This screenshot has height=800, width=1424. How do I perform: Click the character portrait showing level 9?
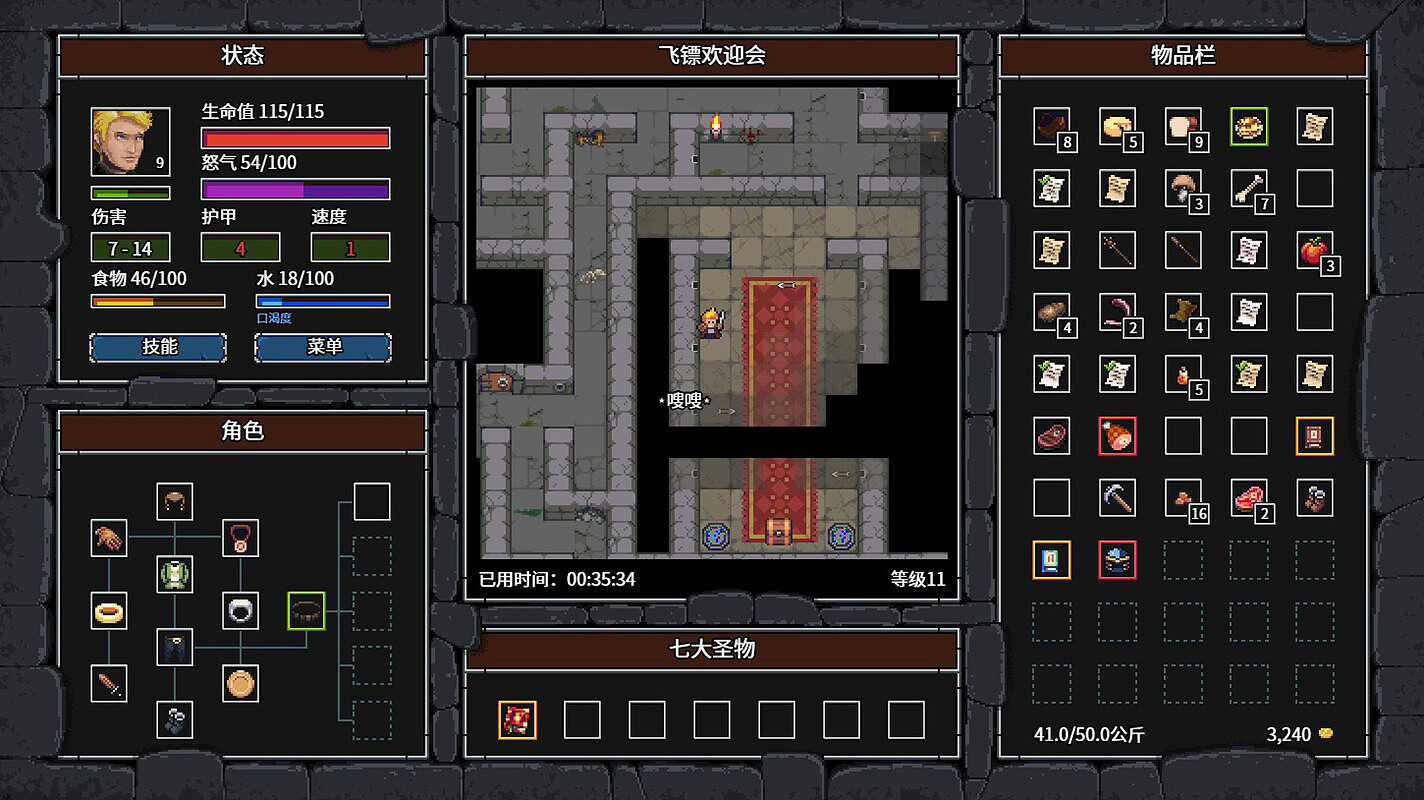click(x=130, y=142)
